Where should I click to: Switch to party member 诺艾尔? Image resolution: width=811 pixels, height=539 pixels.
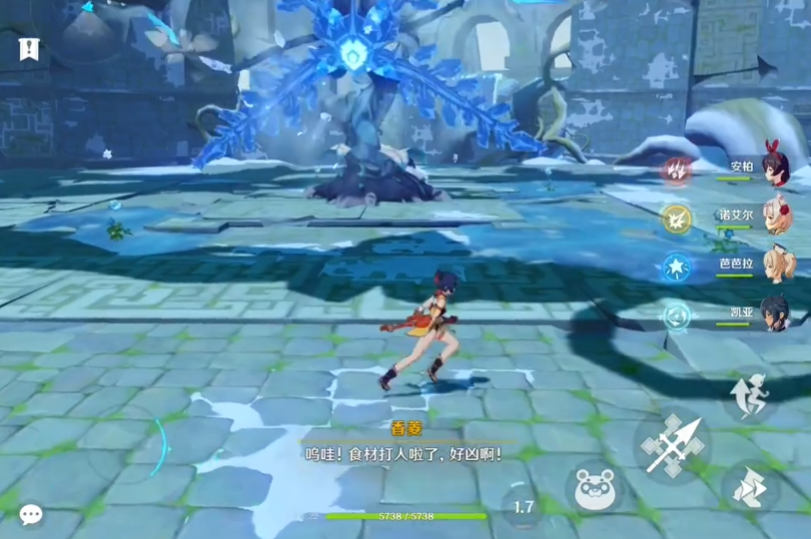pyautogui.click(x=776, y=215)
